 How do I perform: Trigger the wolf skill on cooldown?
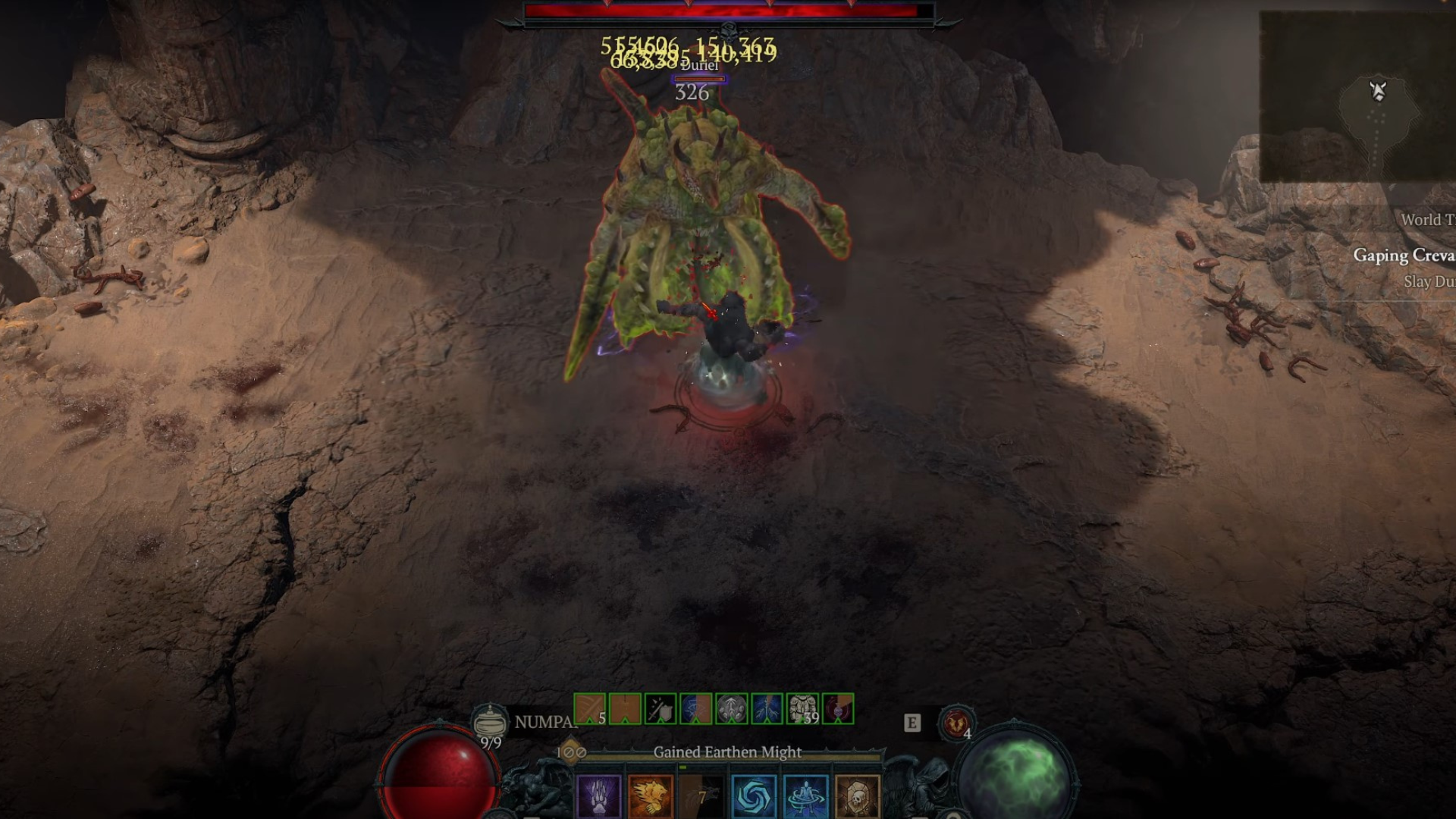coord(702,796)
